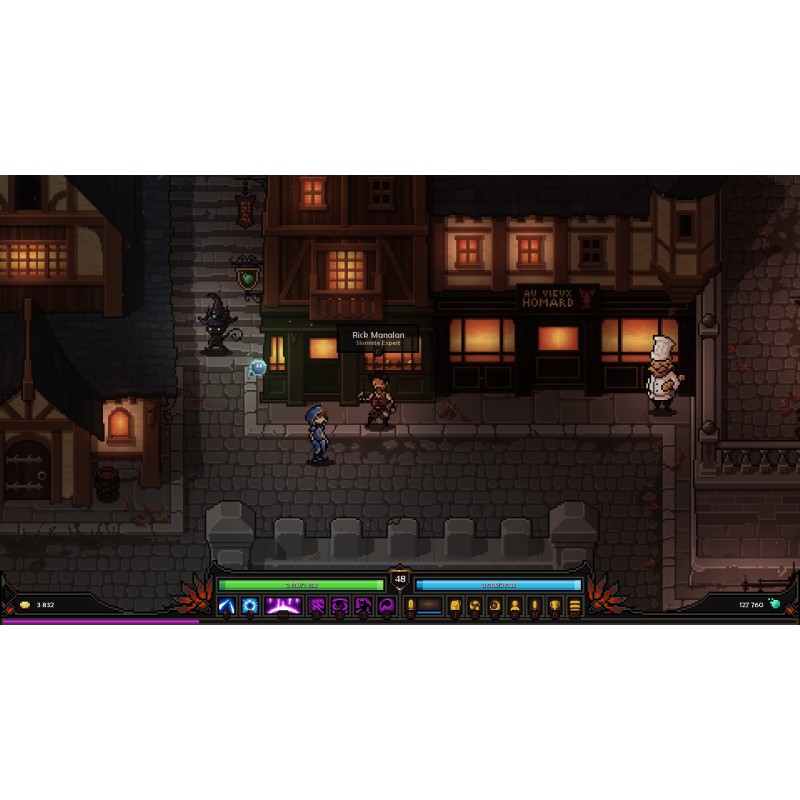Screen dimensions: 800x800
Task: Open the trophy achievements icon
Action: point(554,606)
